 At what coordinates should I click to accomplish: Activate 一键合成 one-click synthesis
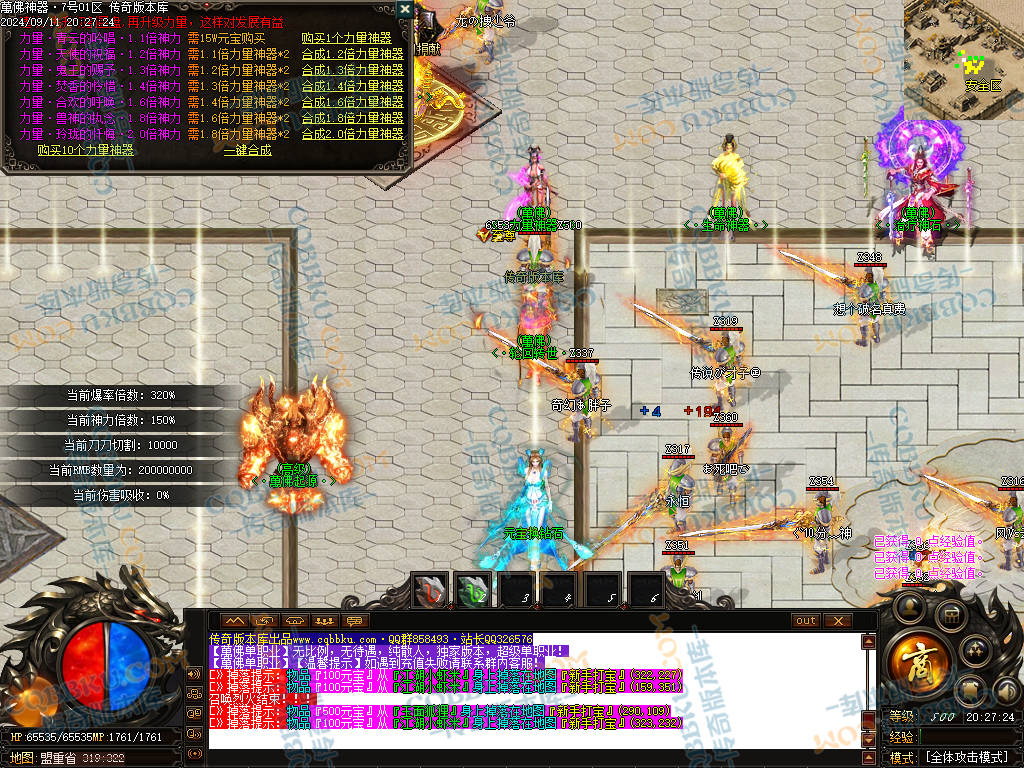tap(247, 150)
